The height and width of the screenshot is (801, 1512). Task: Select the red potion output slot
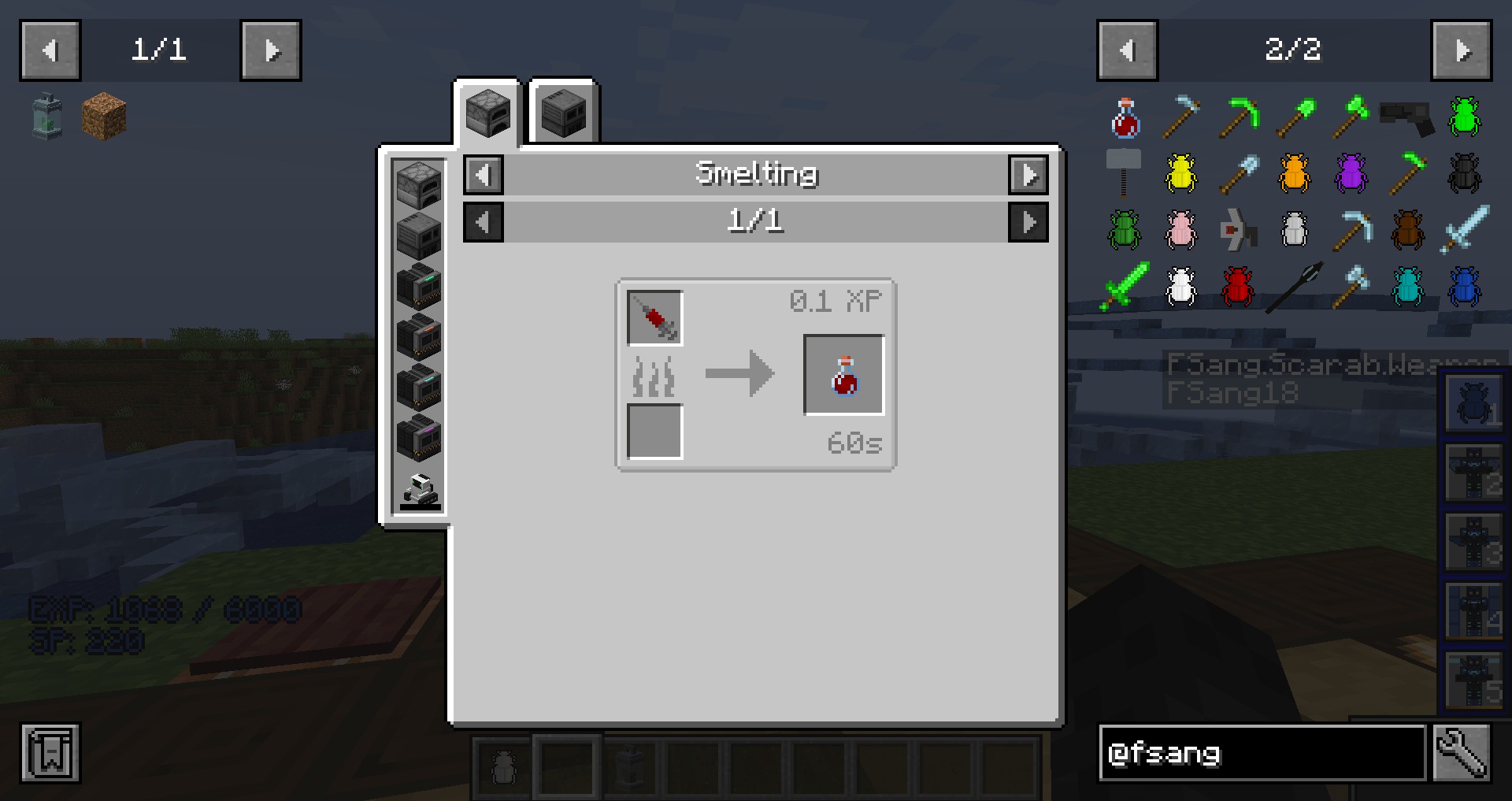[843, 375]
